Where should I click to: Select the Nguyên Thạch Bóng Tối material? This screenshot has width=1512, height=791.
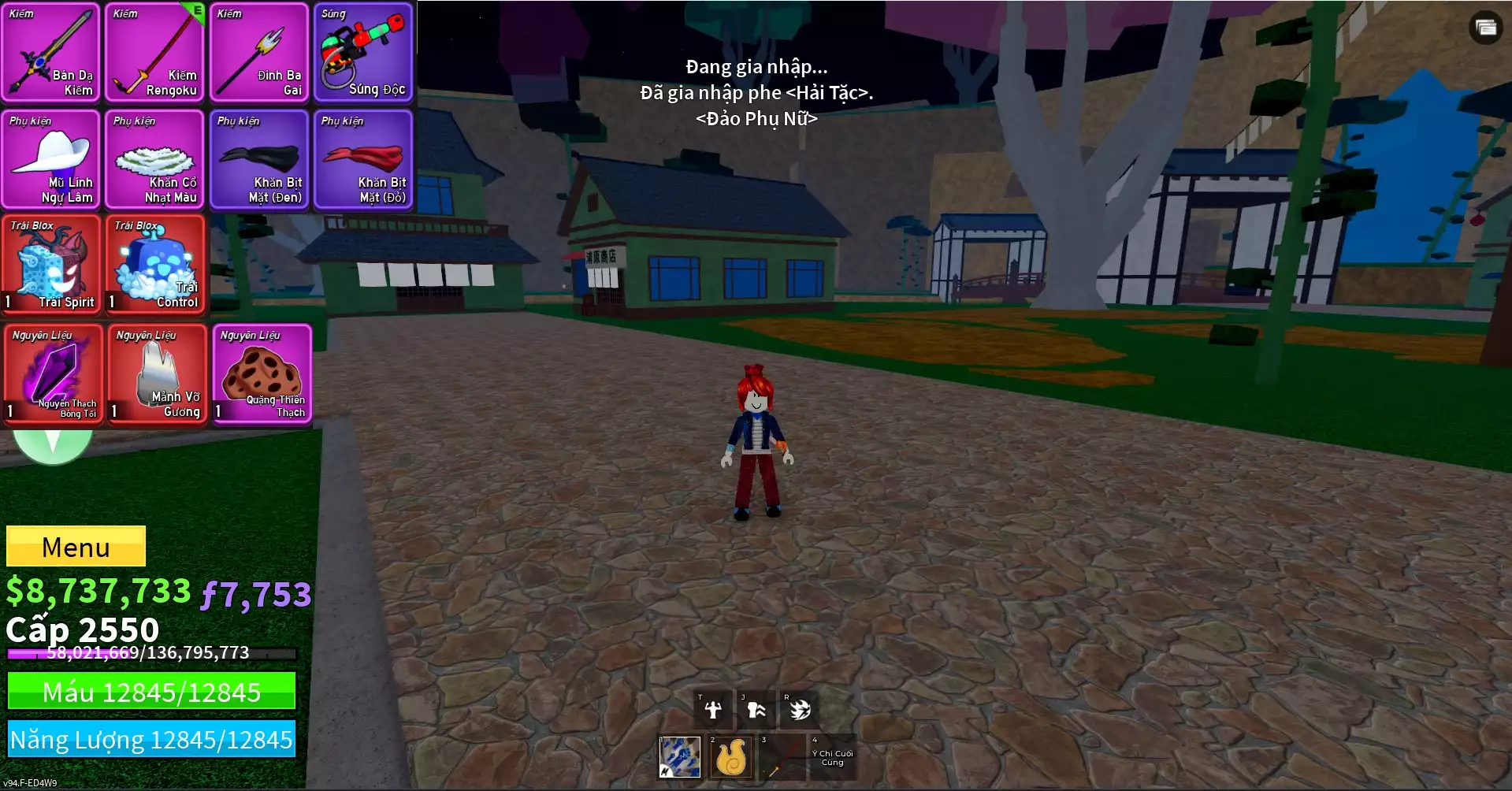[53, 374]
